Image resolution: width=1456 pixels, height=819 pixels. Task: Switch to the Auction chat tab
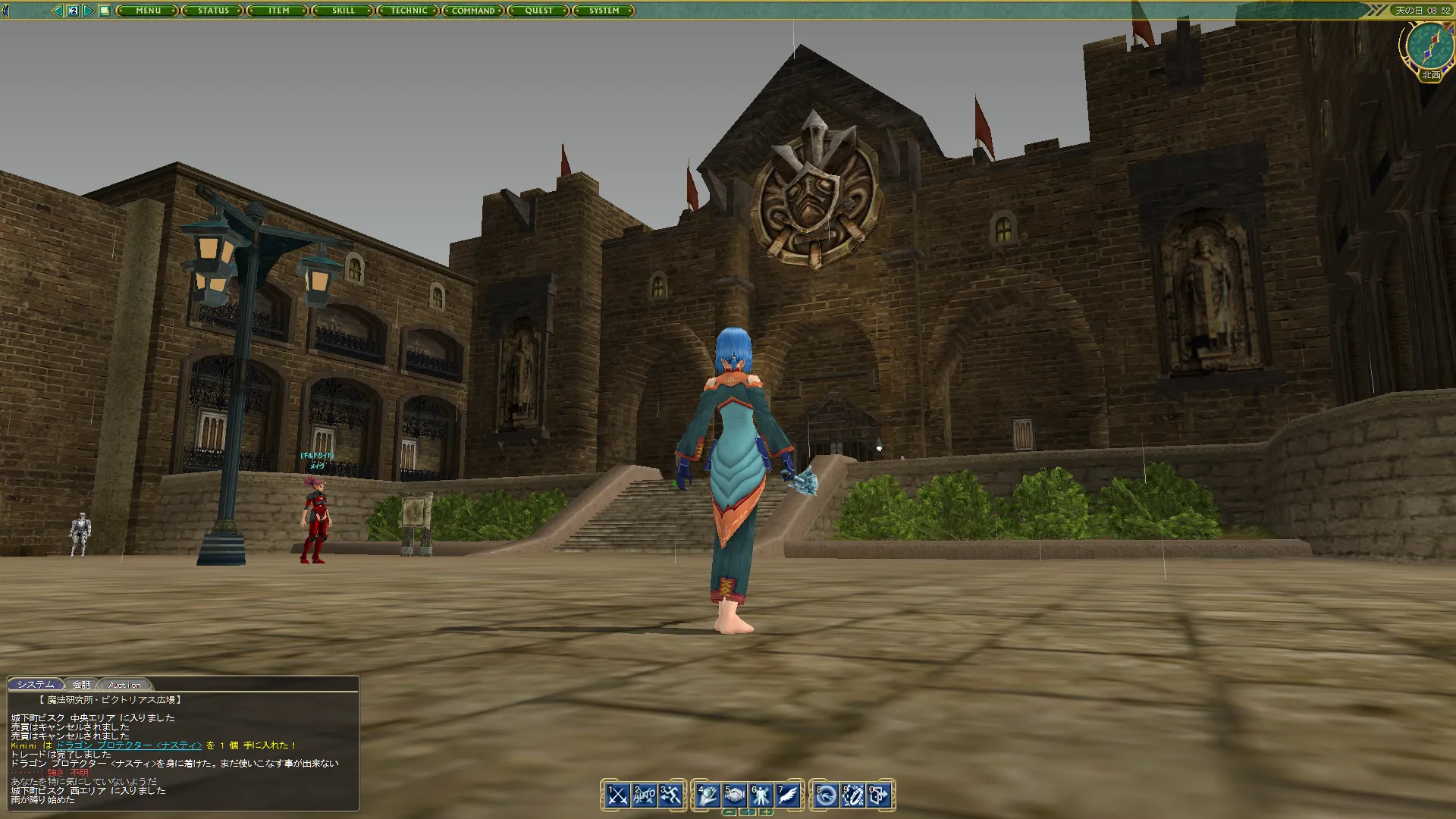click(124, 685)
